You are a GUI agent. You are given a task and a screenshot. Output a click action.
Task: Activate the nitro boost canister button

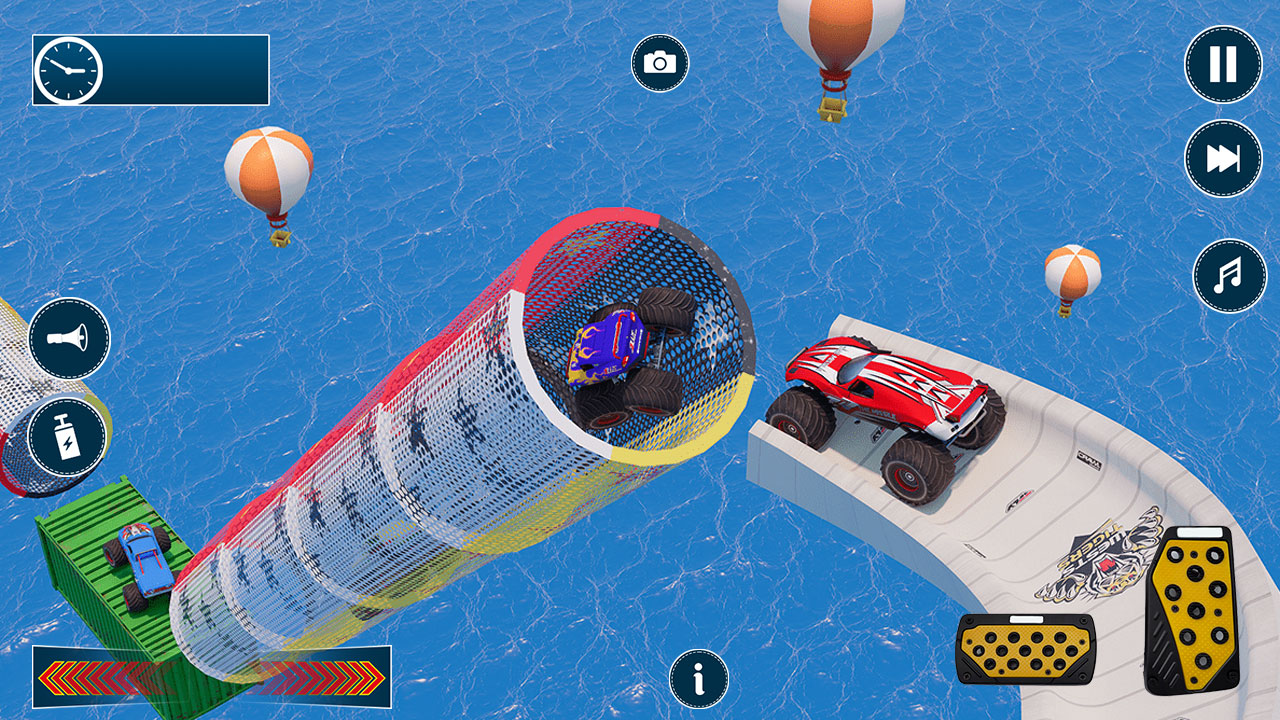pos(67,437)
